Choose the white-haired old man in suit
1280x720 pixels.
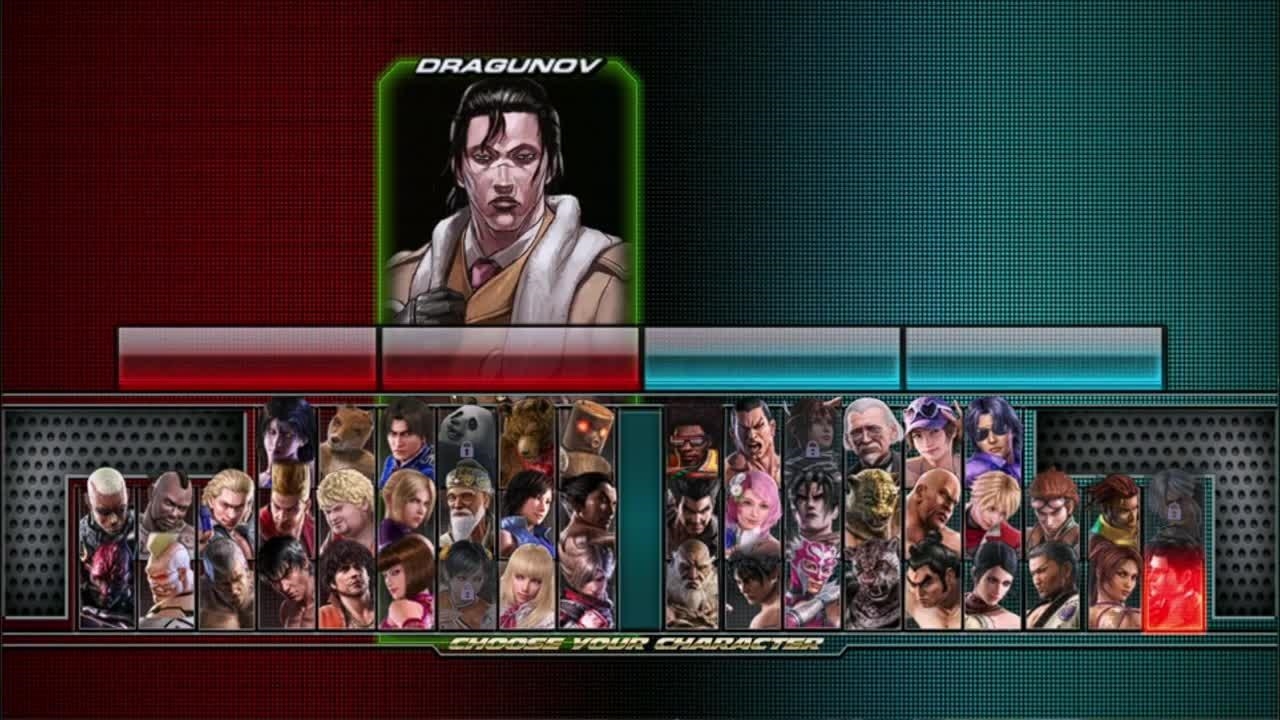[872, 435]
